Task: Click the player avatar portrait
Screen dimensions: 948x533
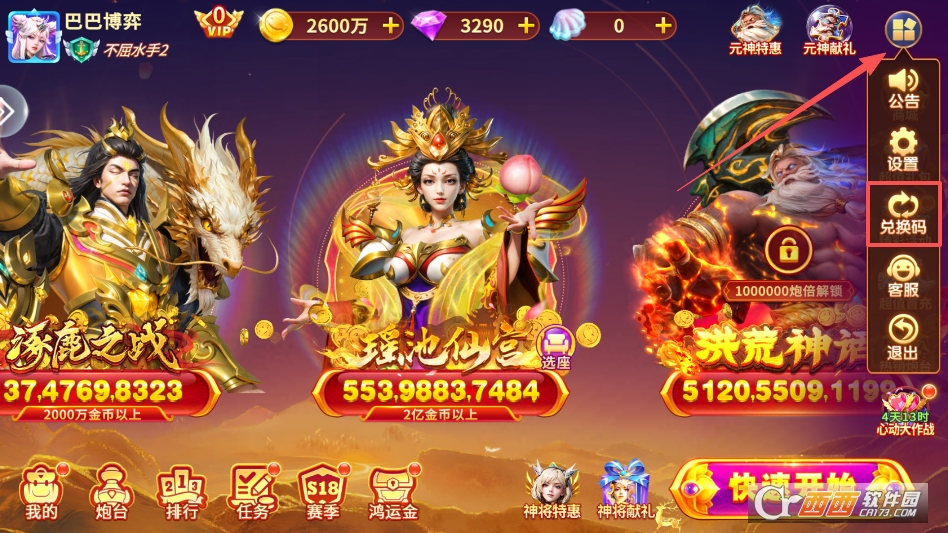Action: coord(34,36)
